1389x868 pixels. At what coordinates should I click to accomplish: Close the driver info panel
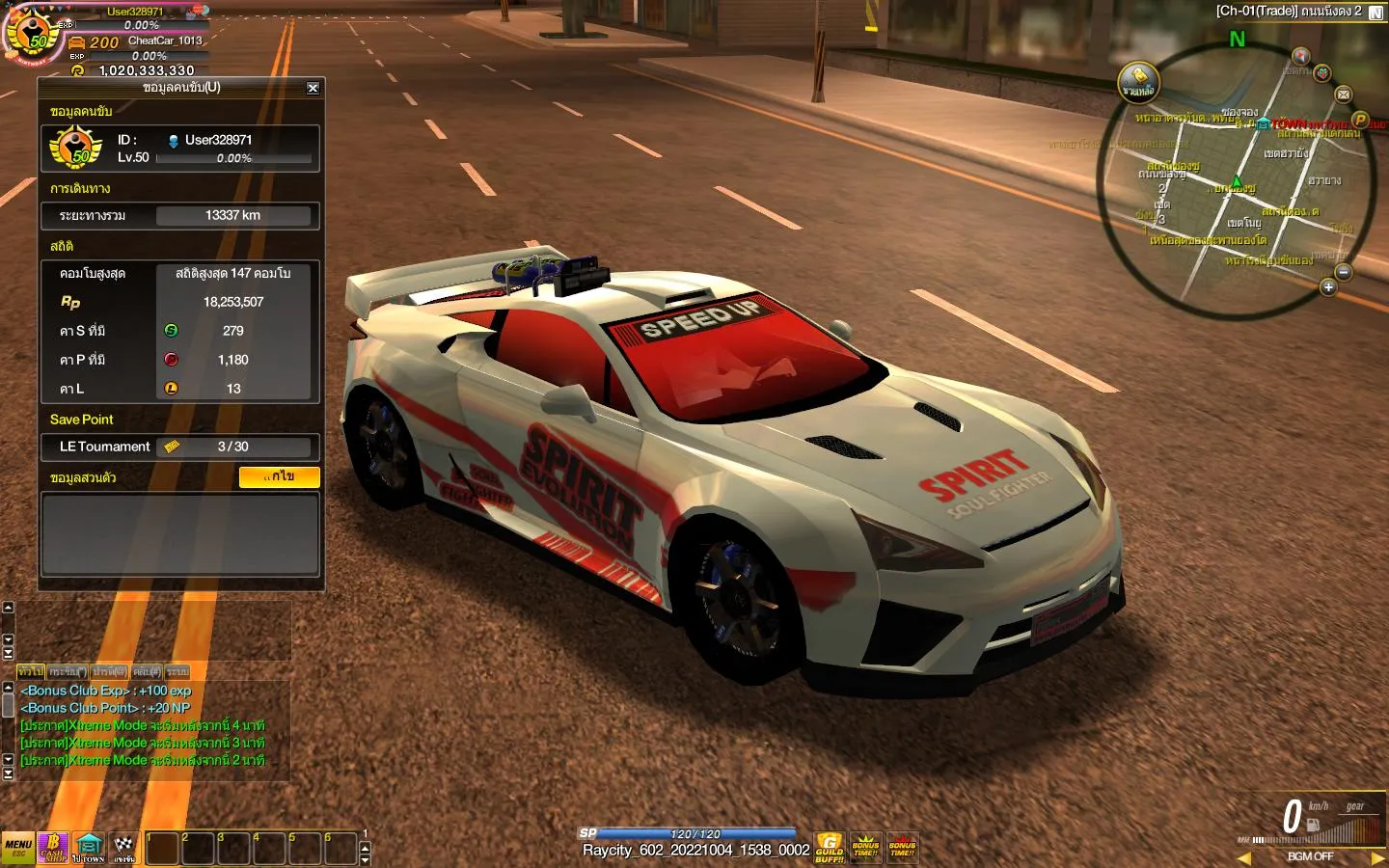tap(313, 88)
